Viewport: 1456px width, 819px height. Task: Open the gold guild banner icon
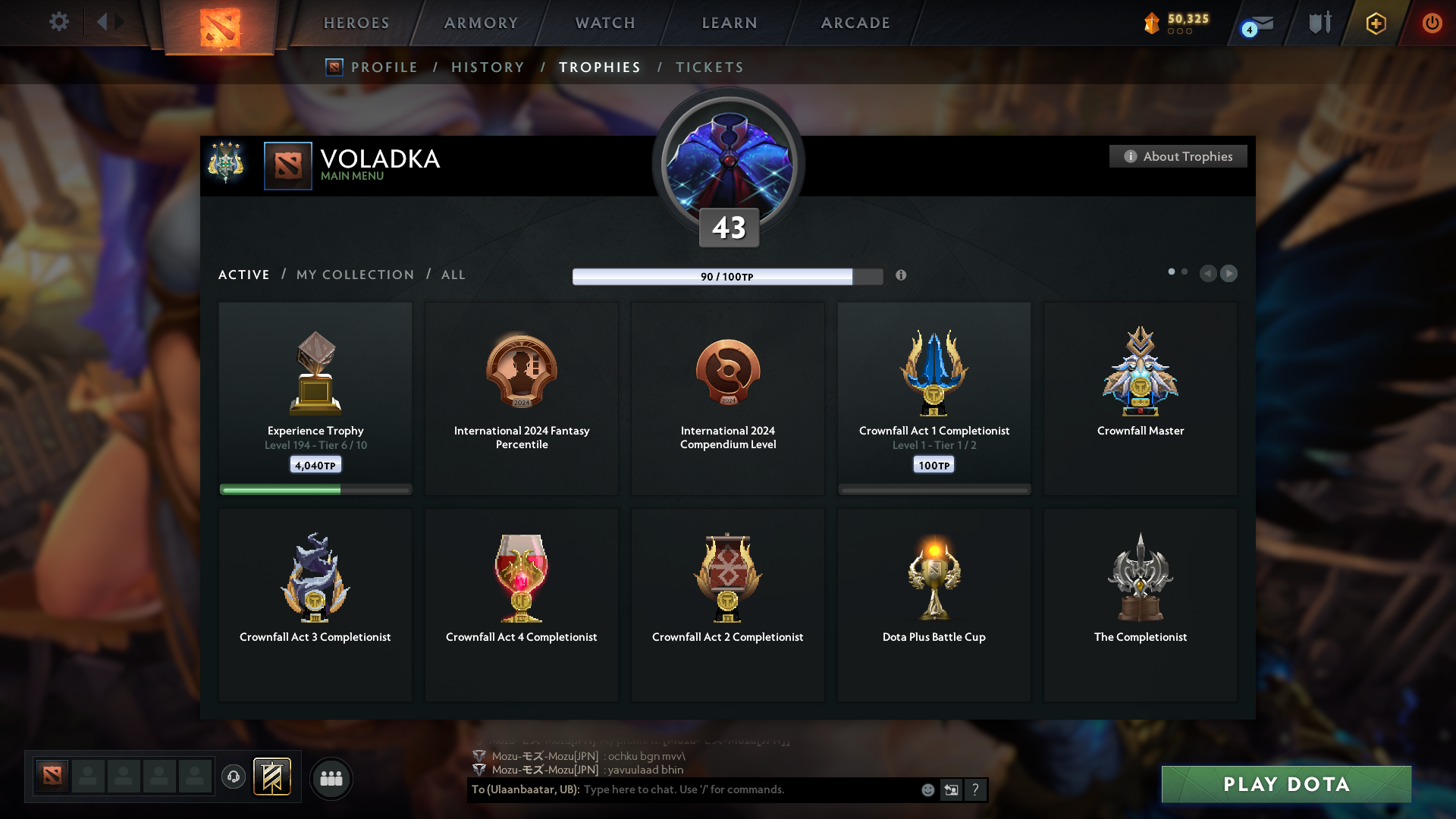[272, 777]
